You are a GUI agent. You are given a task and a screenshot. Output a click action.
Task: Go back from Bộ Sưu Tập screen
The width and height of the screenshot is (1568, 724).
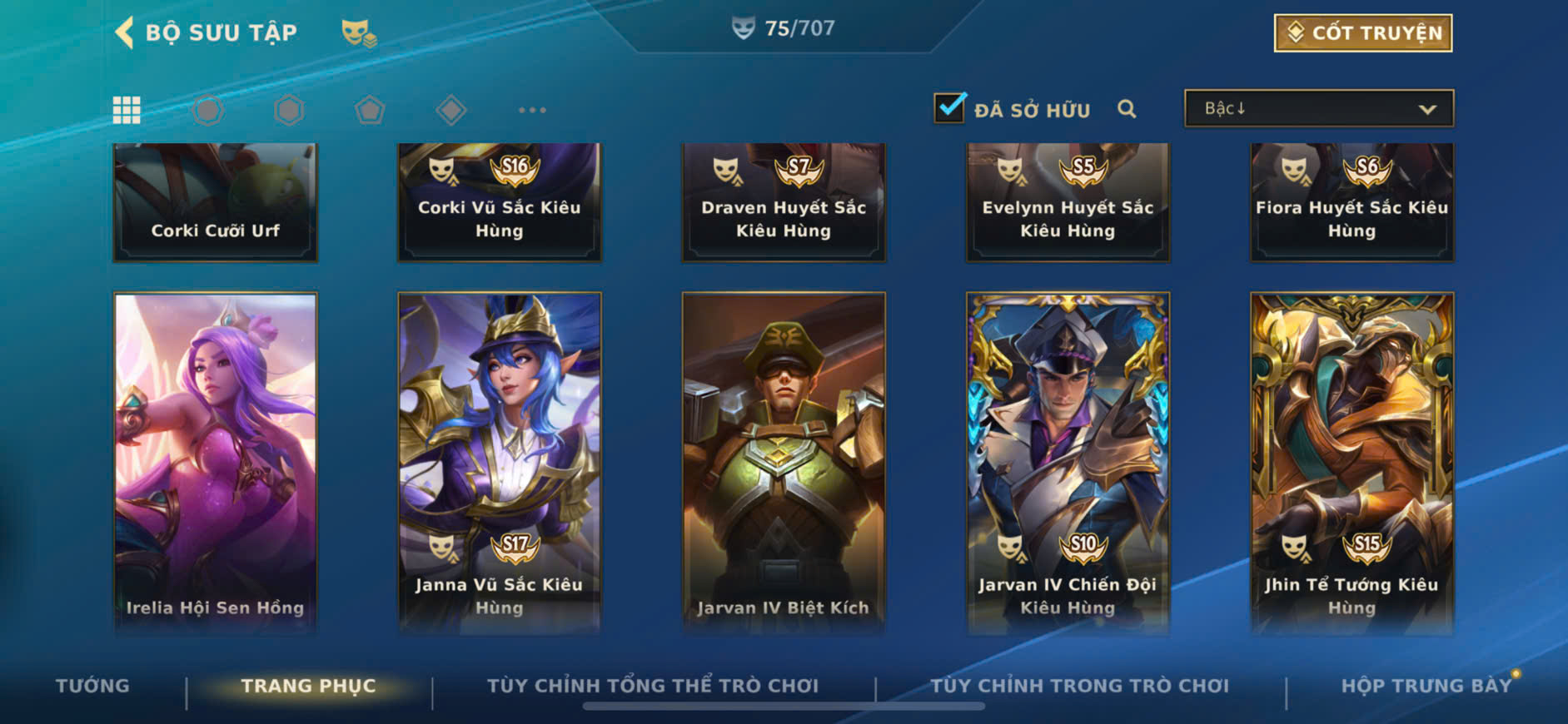point(125,32)
